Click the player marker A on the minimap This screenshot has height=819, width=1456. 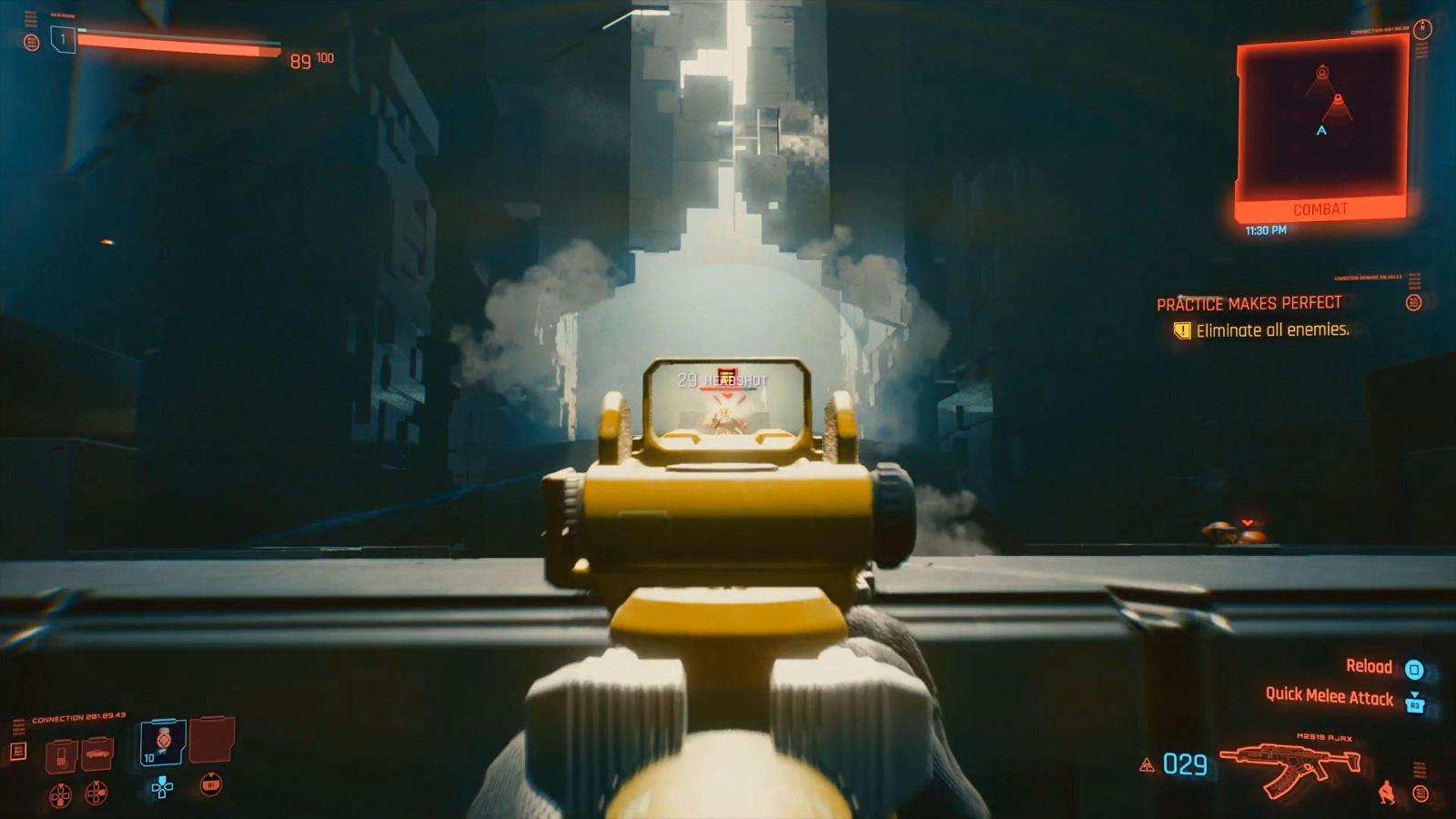pos(1320,131)
